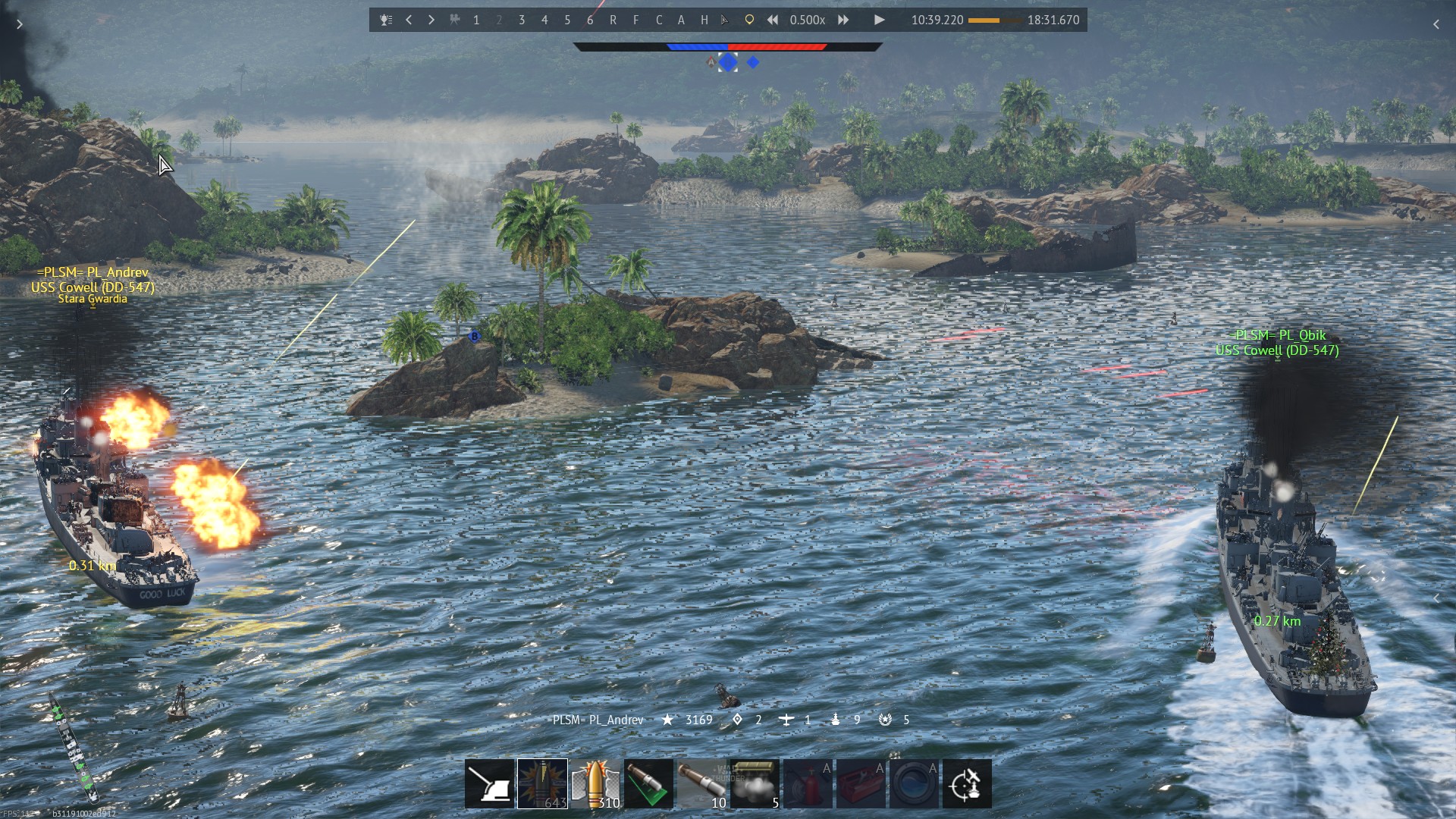Viewport: 1456px width, 819px height.
Task: Switch to the next player view
Action: point(431,20)
